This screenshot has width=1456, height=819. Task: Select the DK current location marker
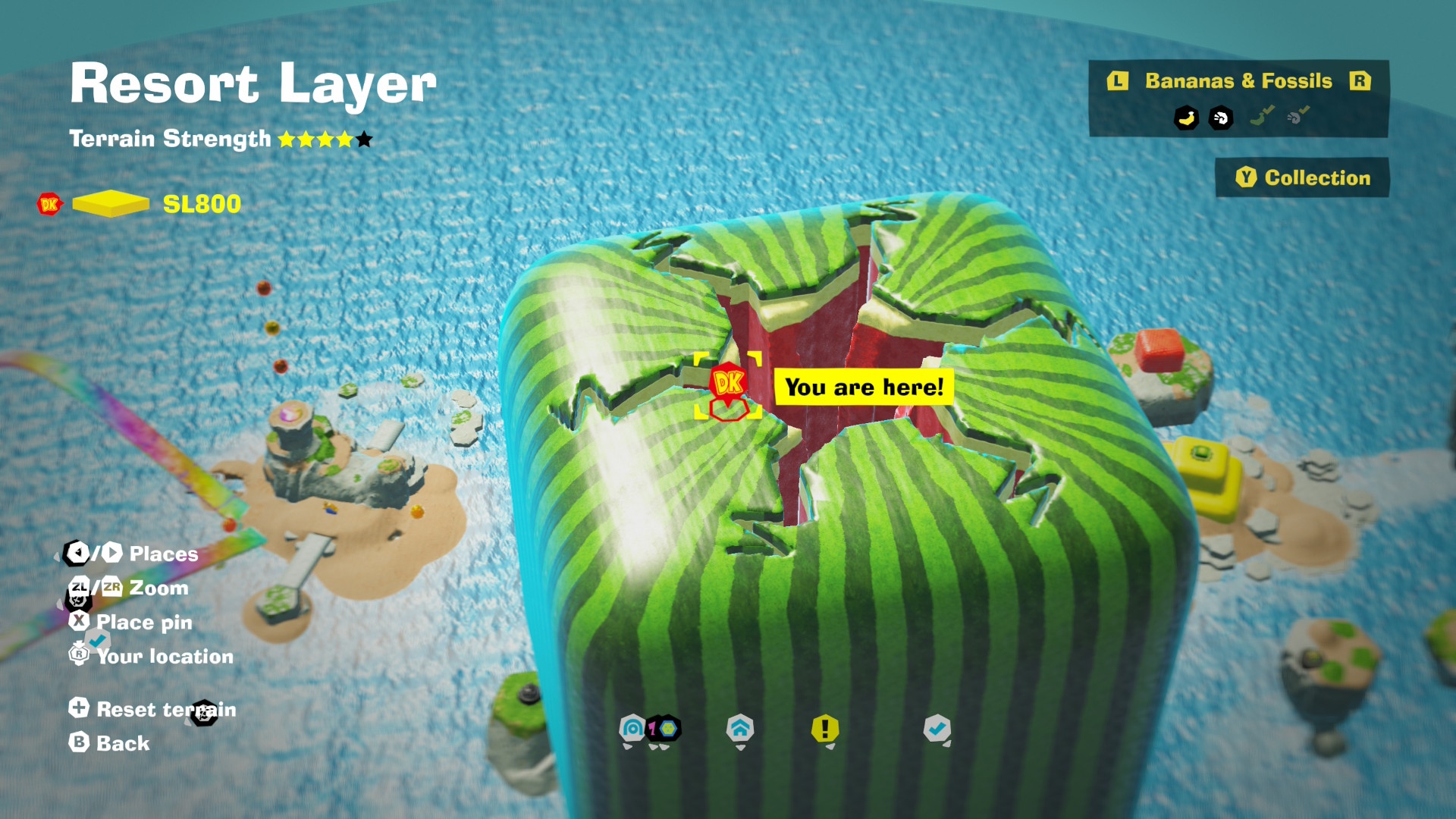click(728, 382)
